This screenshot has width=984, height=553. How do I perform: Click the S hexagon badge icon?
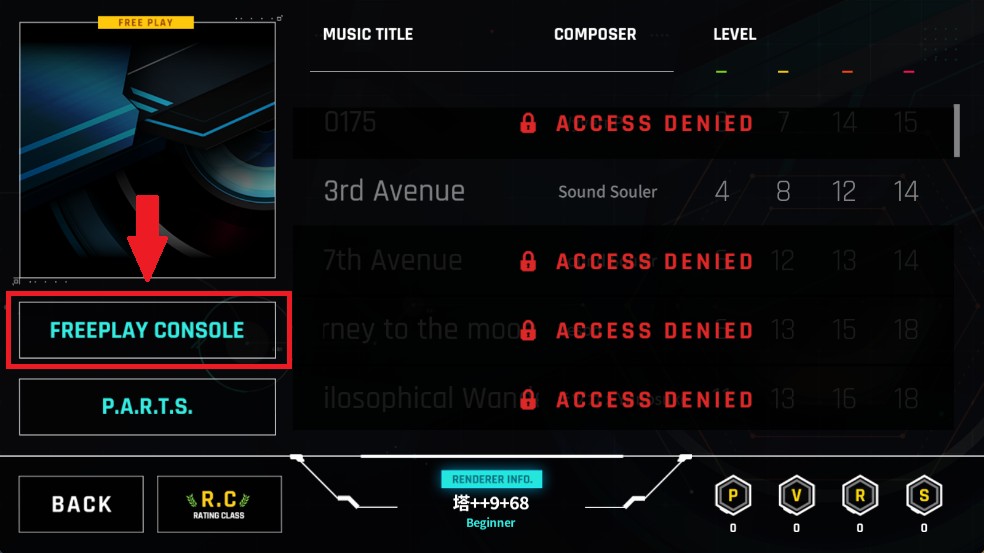click(x=923, y=495)
